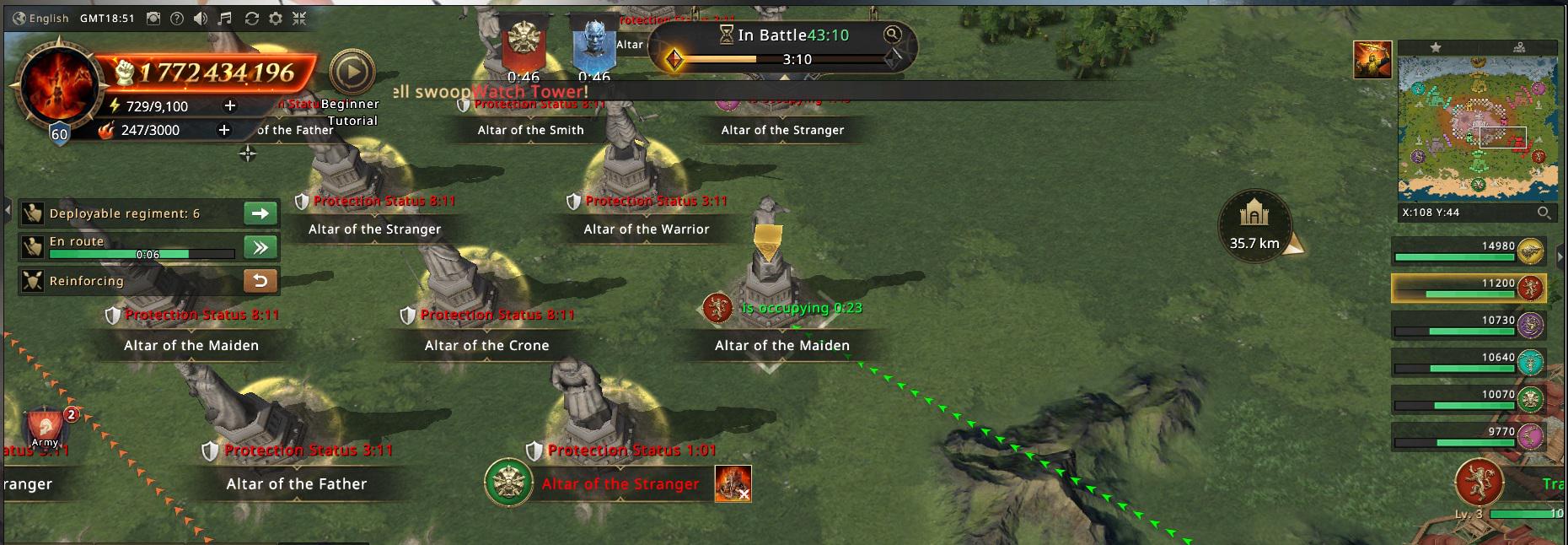Open help via the question mark icon

177,18
